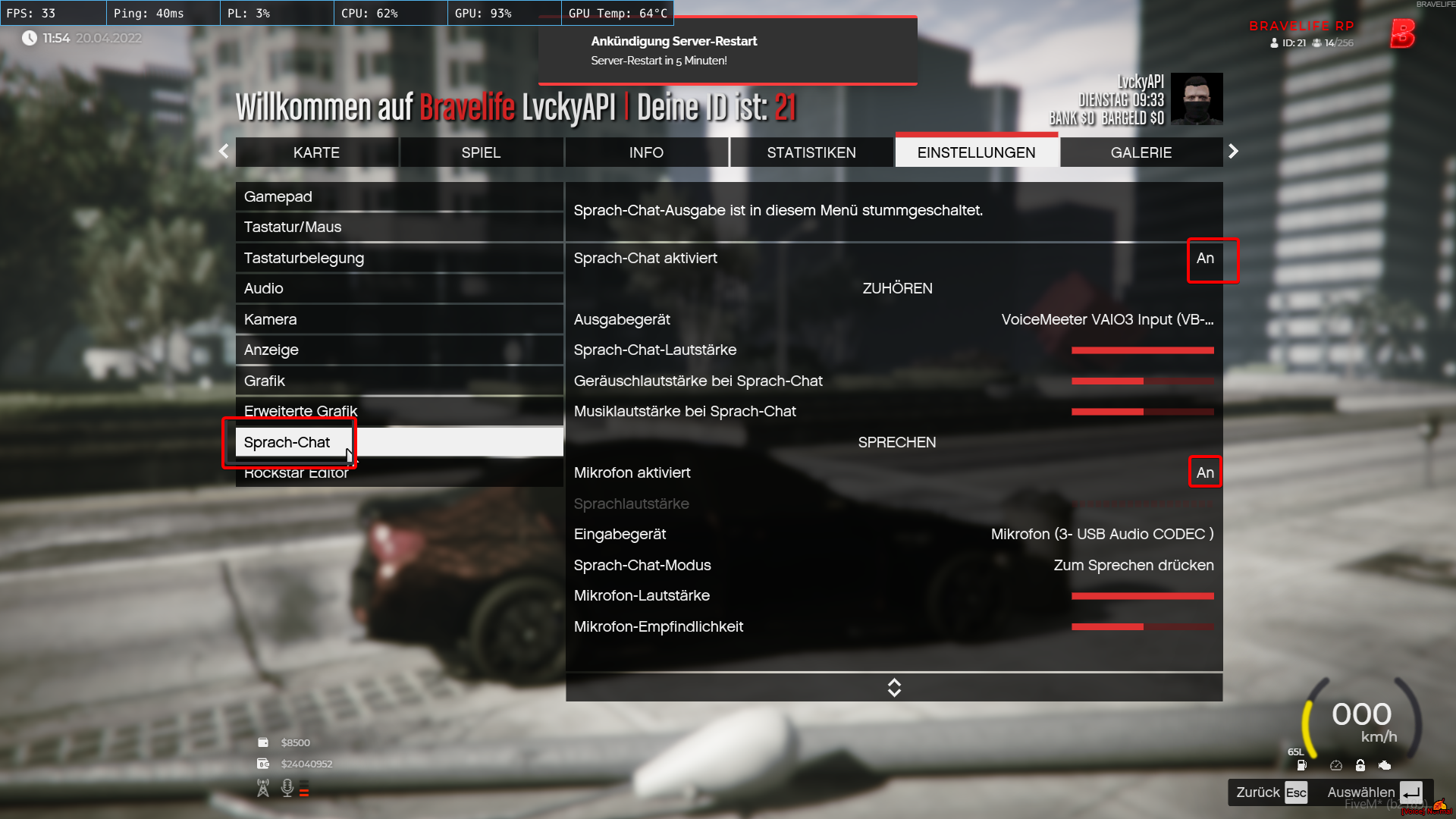Image resolution: width=1456 pixels, height=819 pixels.
Task: Click the right arrow beside the tabs
Action: pyautogui.click(x=1233, y=152)
